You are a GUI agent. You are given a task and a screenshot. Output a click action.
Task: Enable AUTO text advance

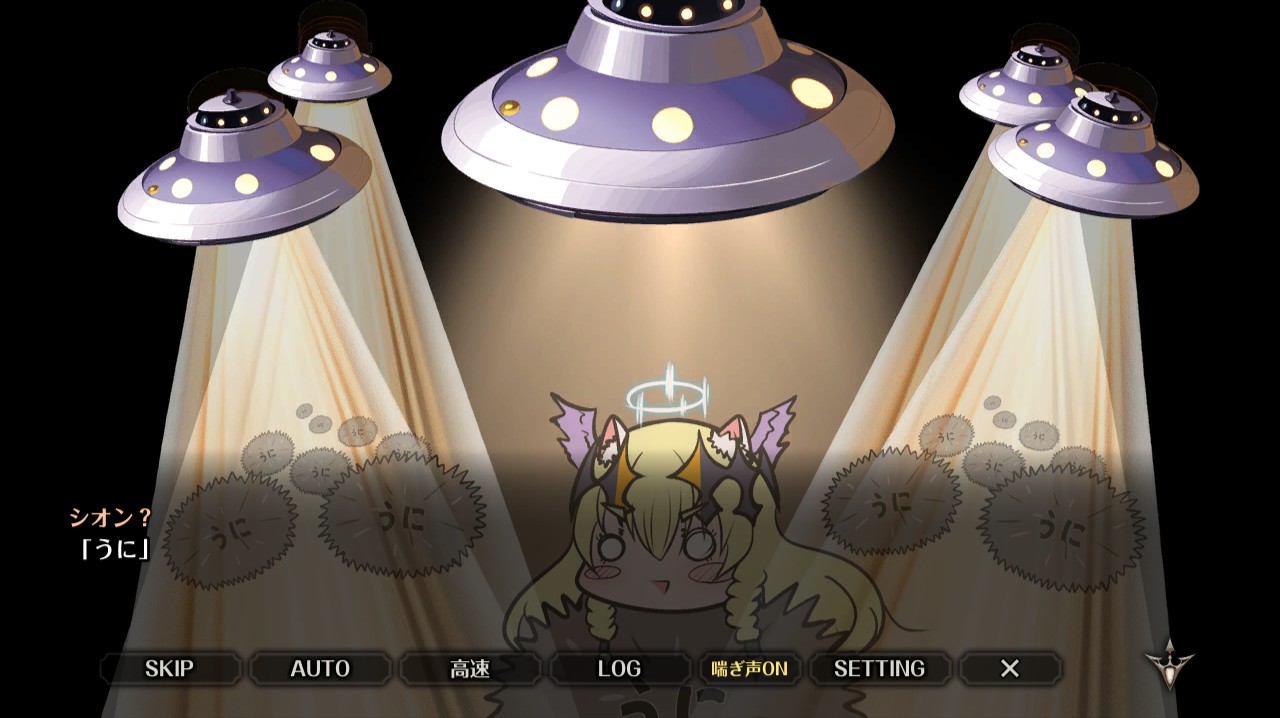tap(320, 668)
